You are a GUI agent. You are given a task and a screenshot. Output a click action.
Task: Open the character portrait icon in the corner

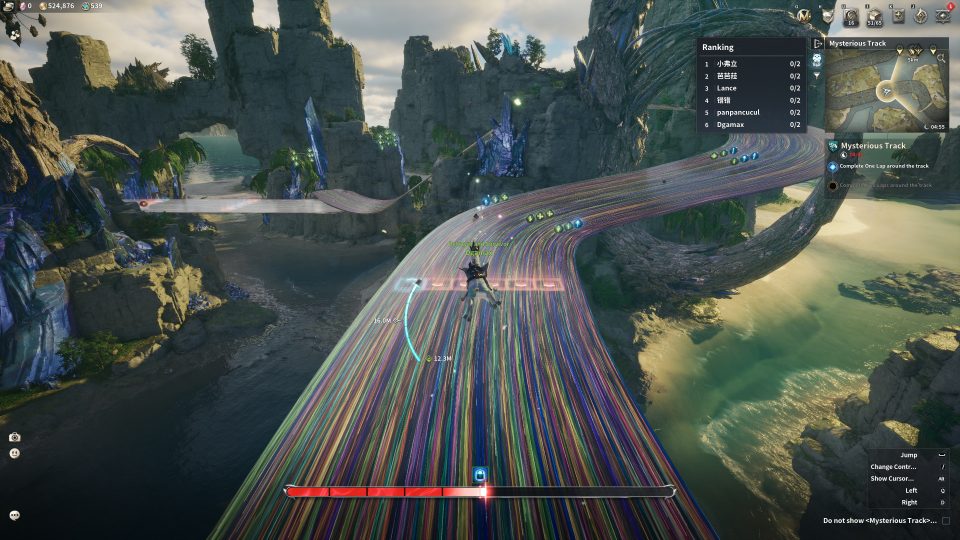(x=15, y=30)
